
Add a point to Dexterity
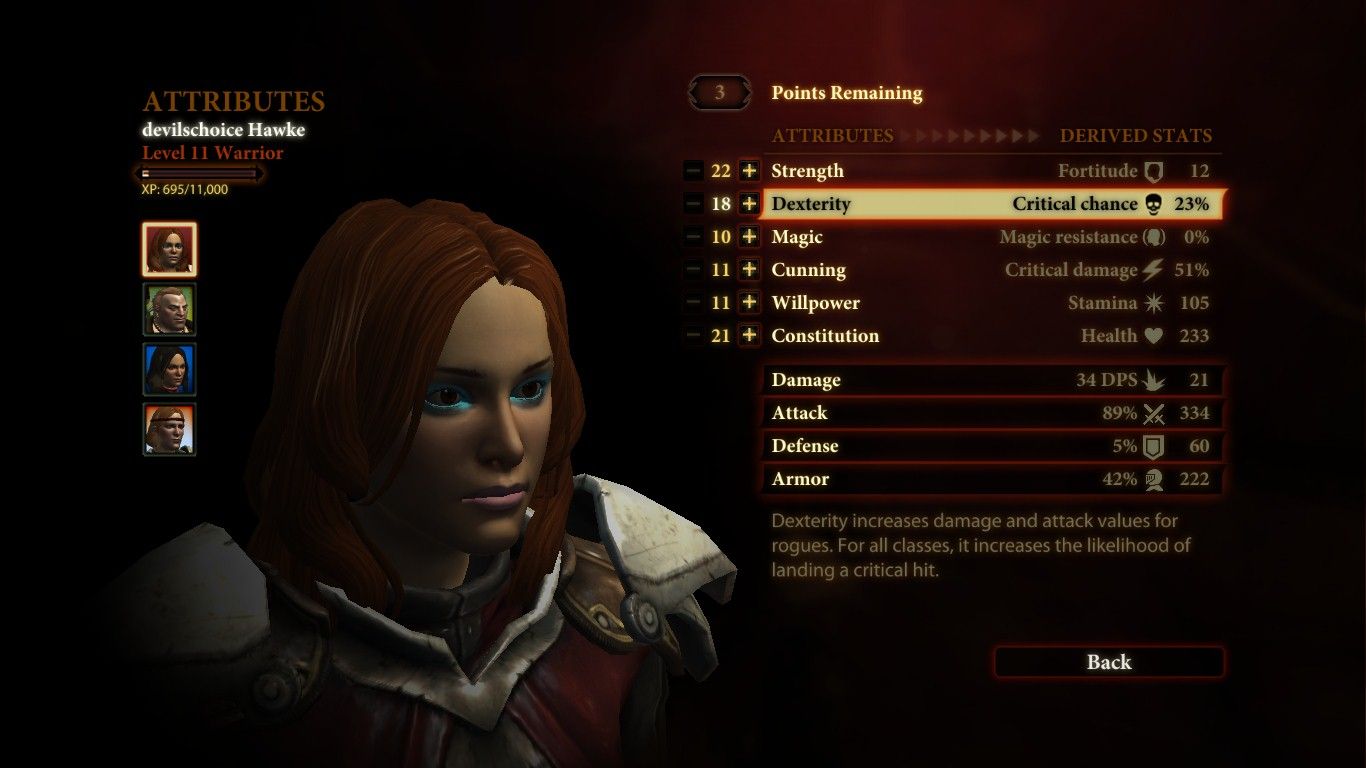749,204
